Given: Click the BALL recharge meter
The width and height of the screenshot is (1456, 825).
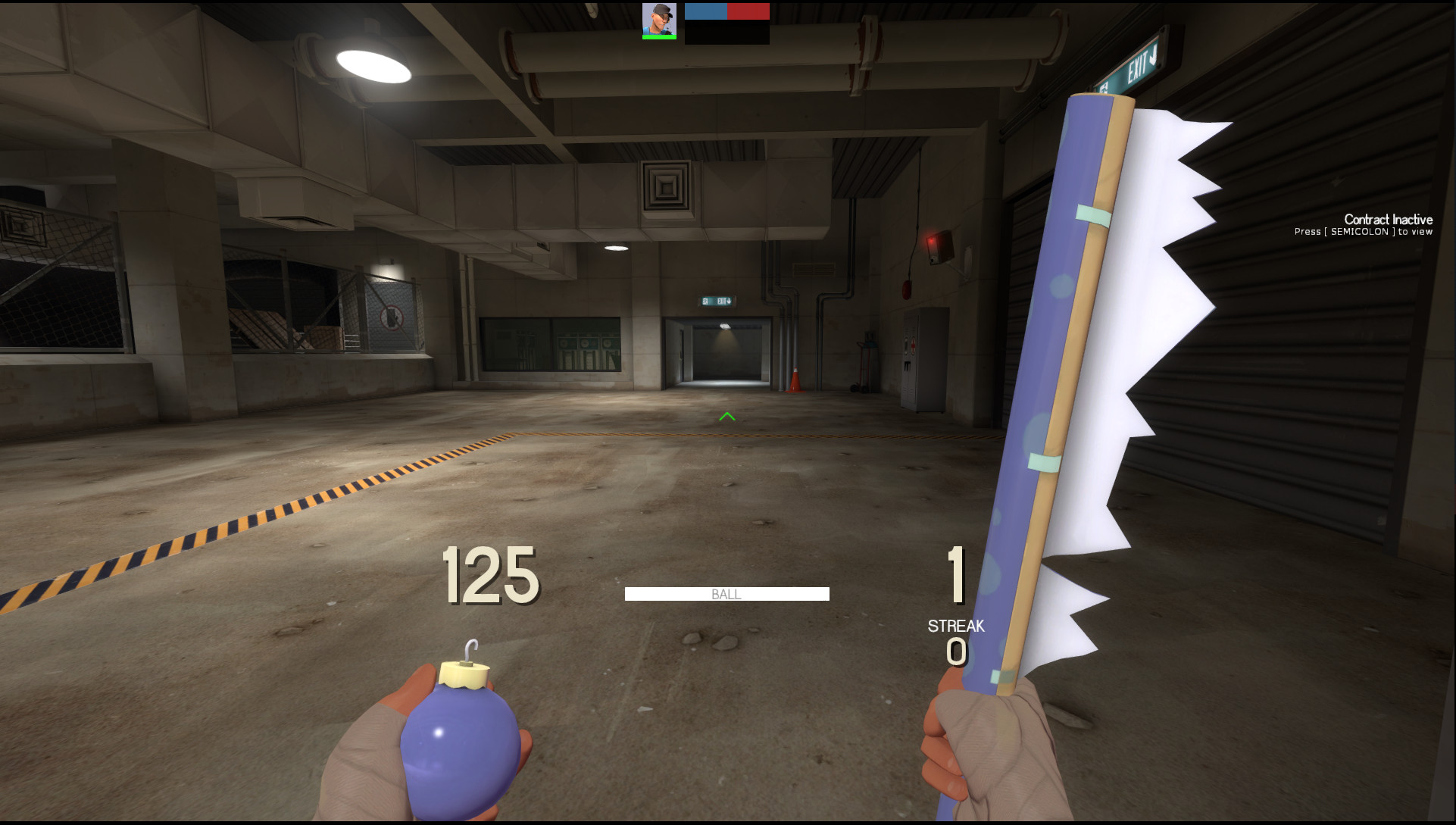Looking at the screenshot, I should 726,594.
